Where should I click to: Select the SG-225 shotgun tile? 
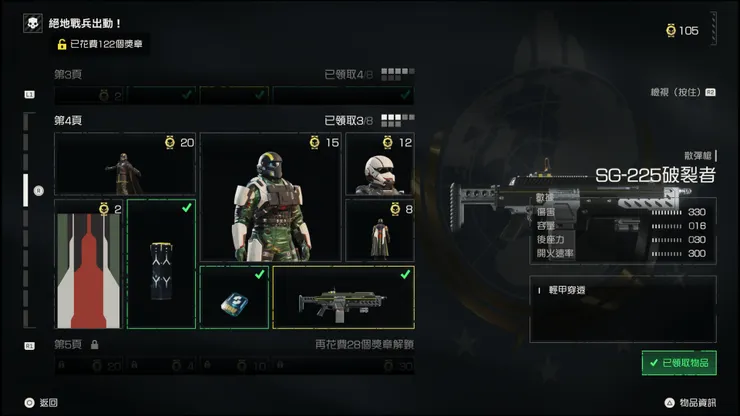click(343, 297)
